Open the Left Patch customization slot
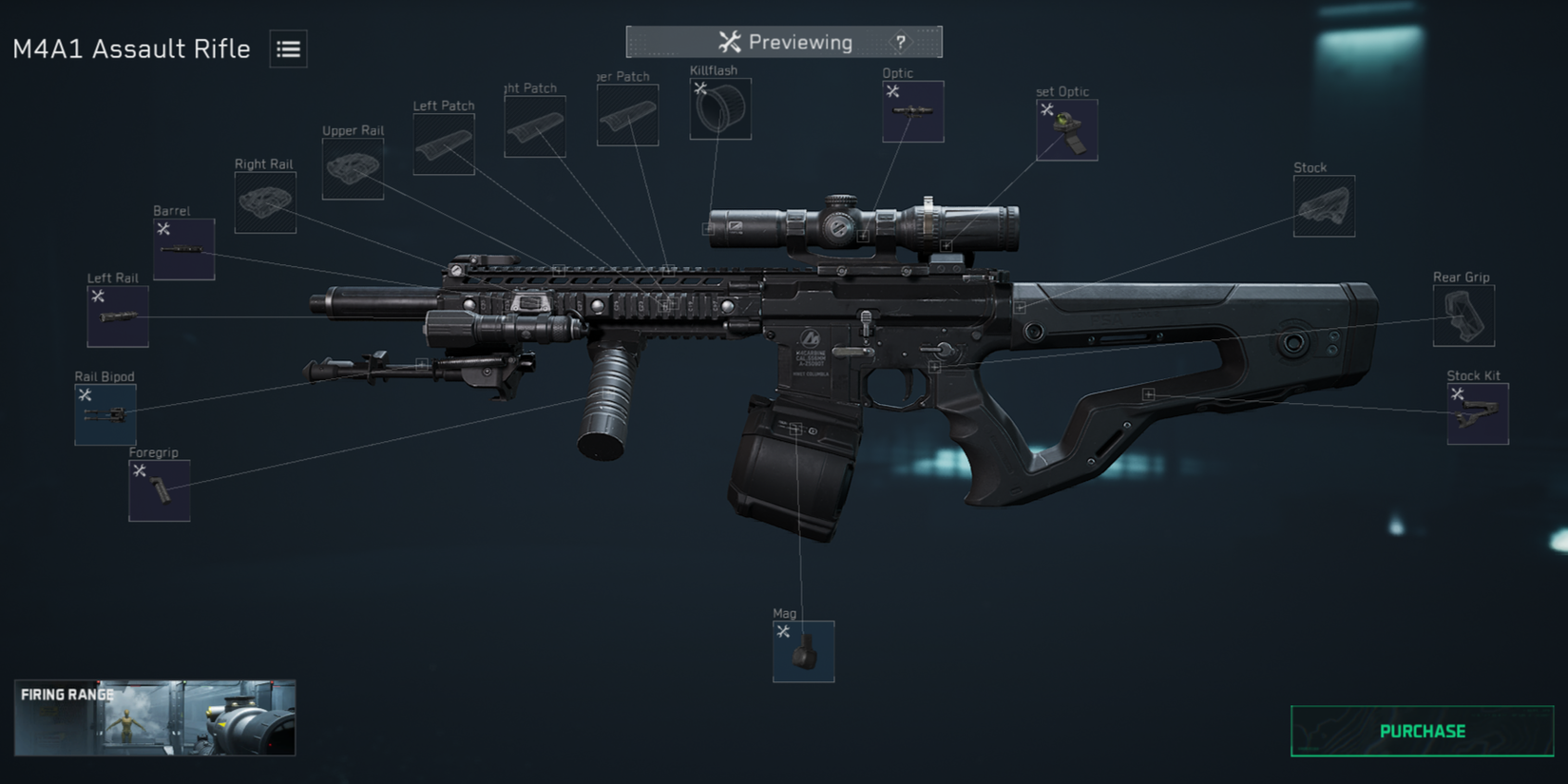Screen dimensions: 1568x784 [443, 143]
